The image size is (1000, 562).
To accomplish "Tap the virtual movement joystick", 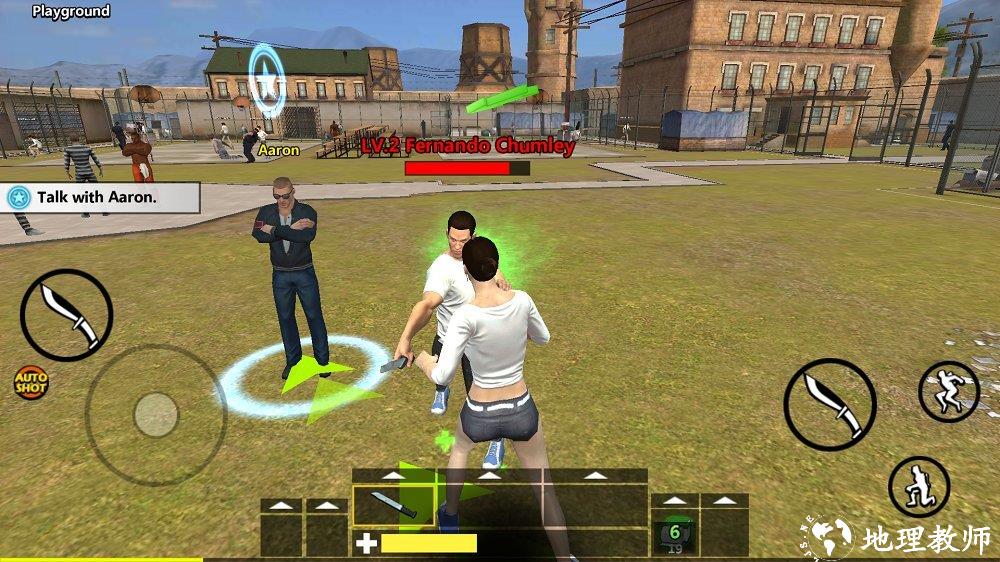I will [x=155, y=414].
